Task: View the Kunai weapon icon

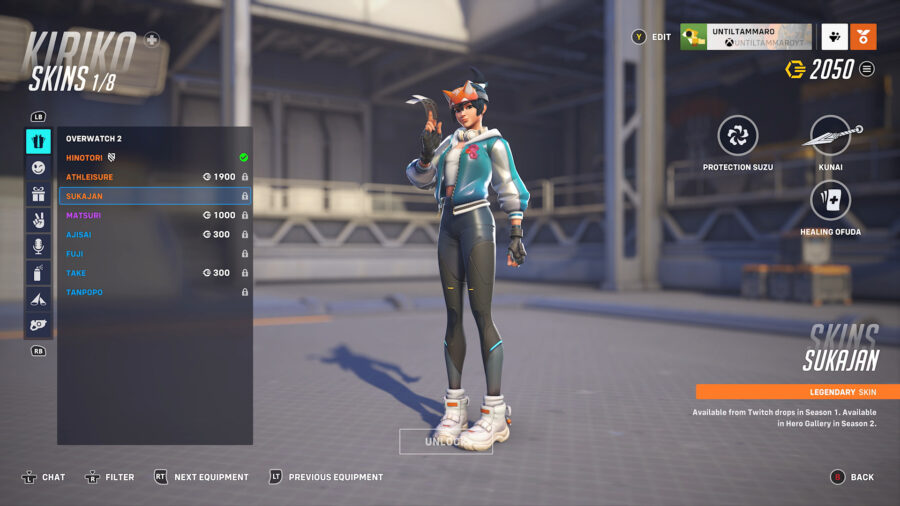Action: point(832,136)
